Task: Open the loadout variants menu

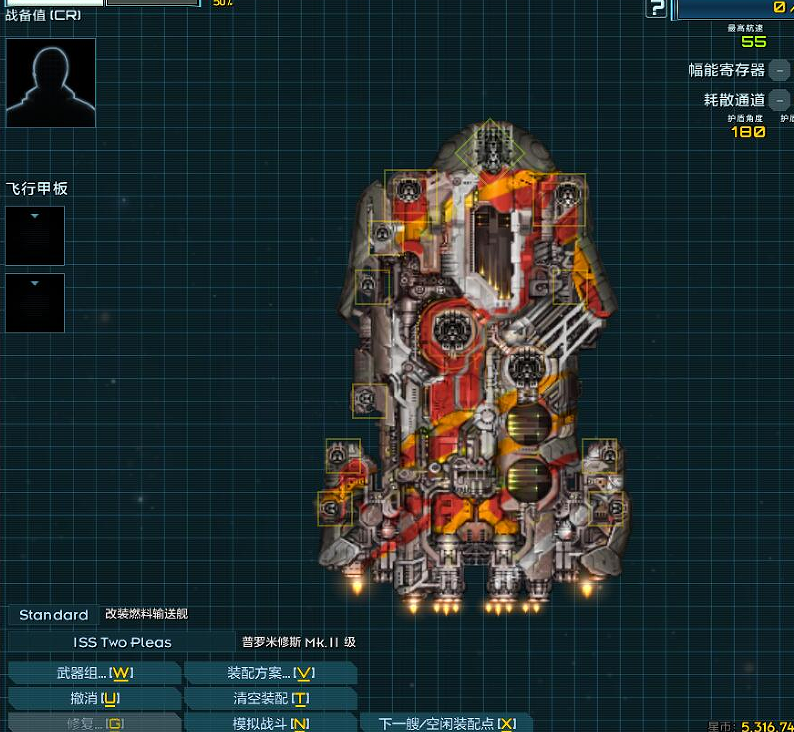Action: (270, 673)
